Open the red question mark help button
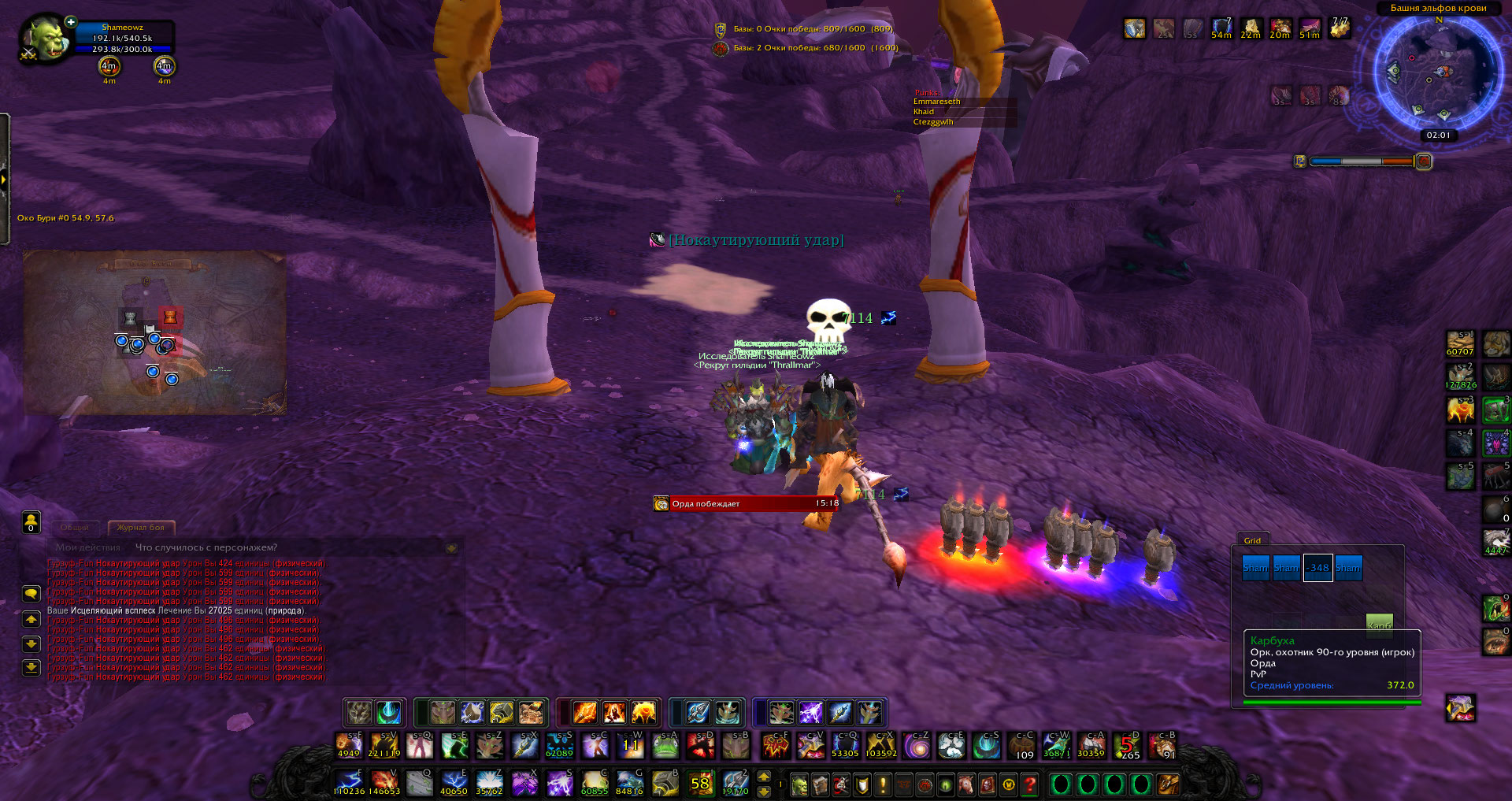Screen dimensions: 1512x801 click(x=1029, y=784)
